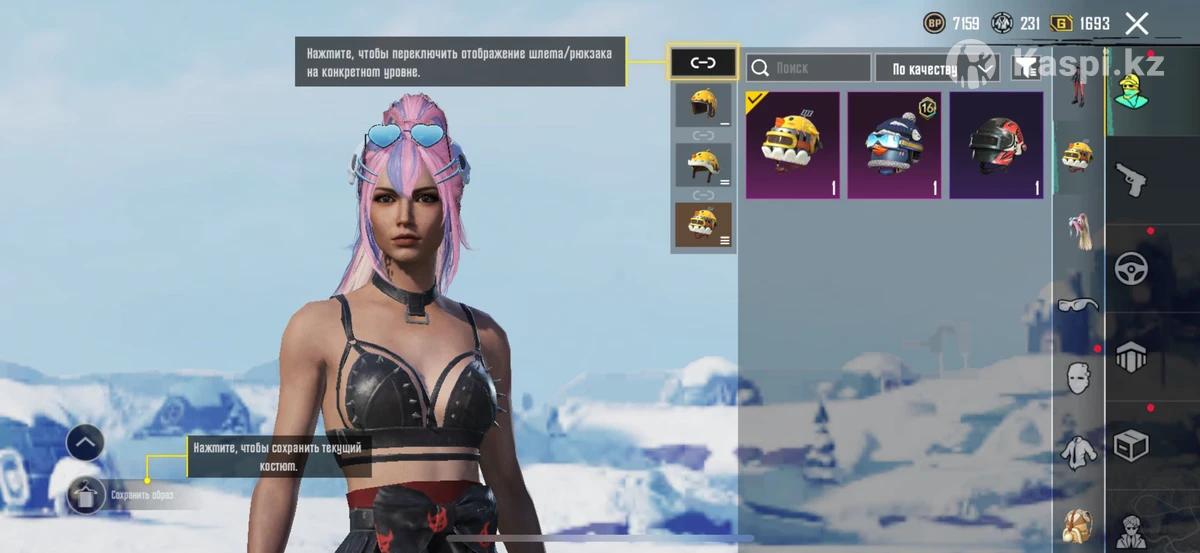Open the crate box category
Screen dimensions: 1200x553
[1131, 445]
